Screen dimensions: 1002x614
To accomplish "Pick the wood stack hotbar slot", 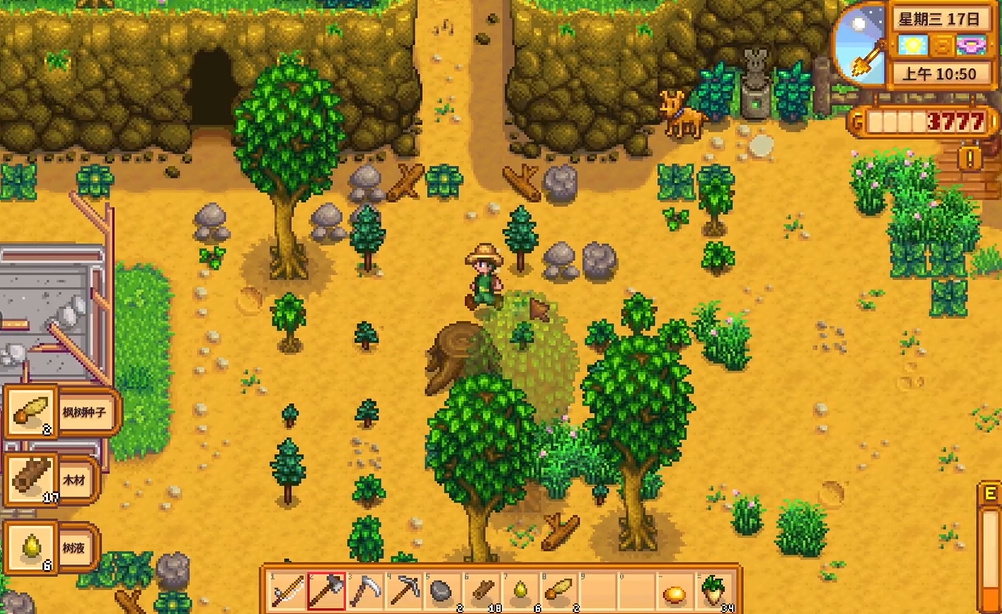I will tap(482, 590).
